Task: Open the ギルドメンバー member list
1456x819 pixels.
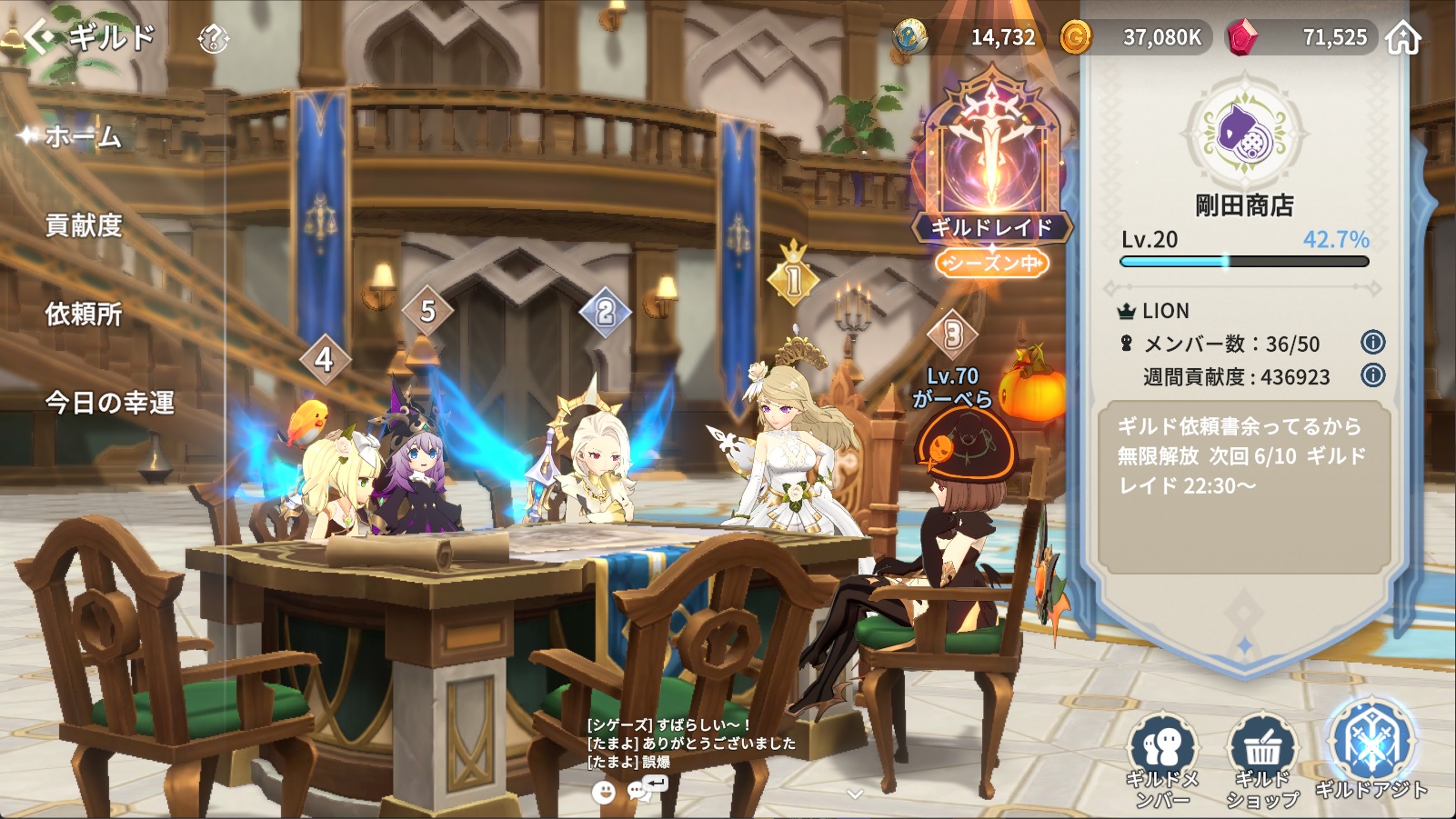Action: pyautogui.click(x=1162, y=759)
